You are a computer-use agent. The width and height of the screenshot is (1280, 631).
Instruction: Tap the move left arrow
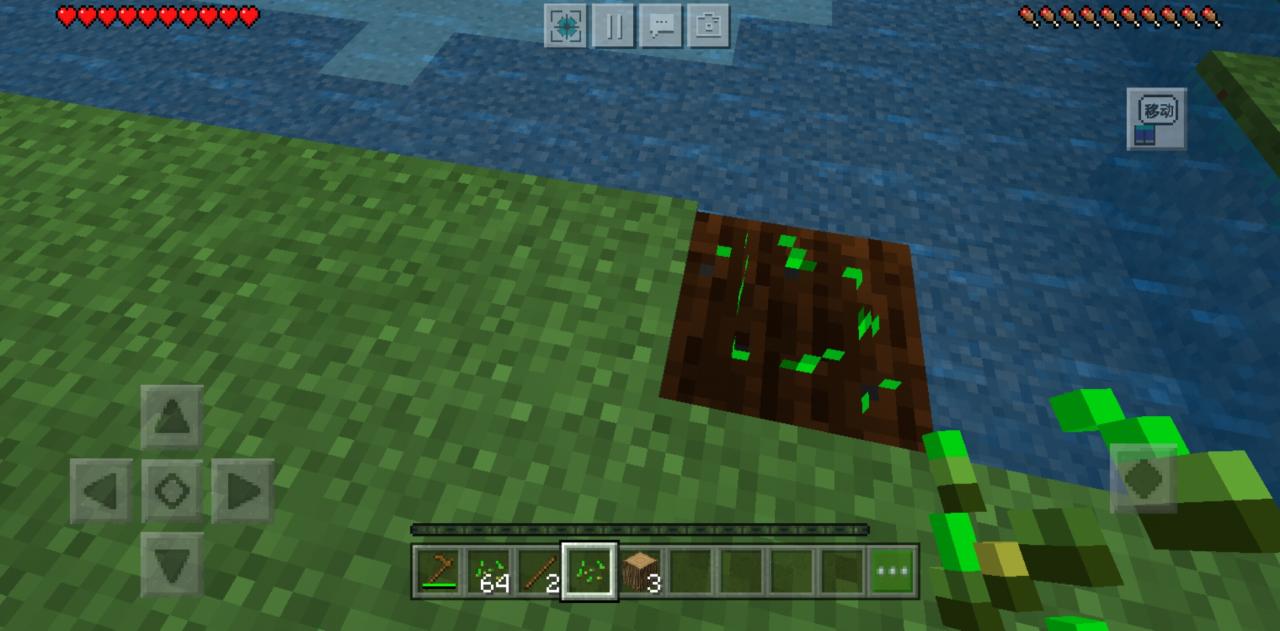pos(101,491)
